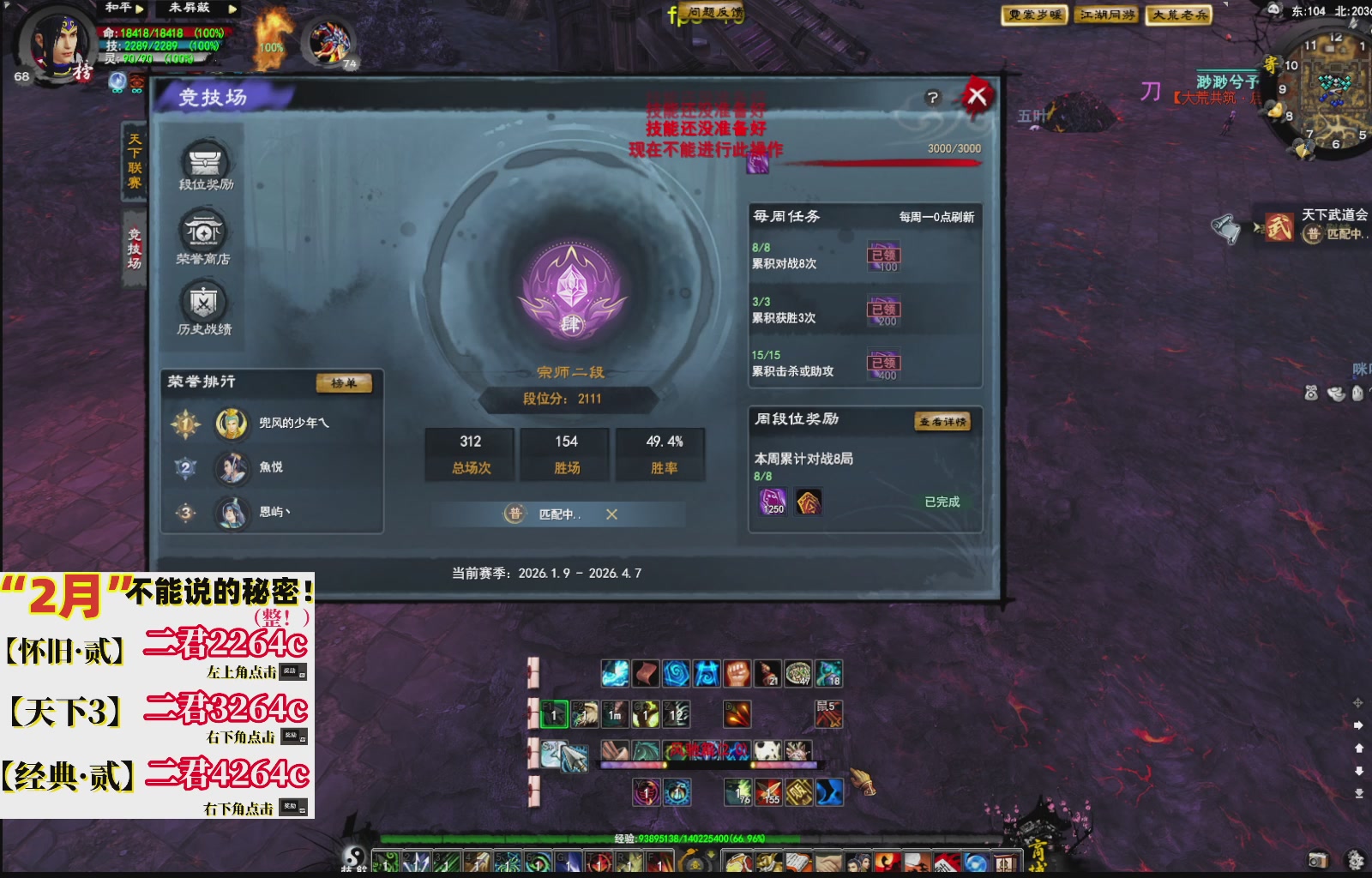
Task: Open the arena help question mark icon
Action: [932, 96]
